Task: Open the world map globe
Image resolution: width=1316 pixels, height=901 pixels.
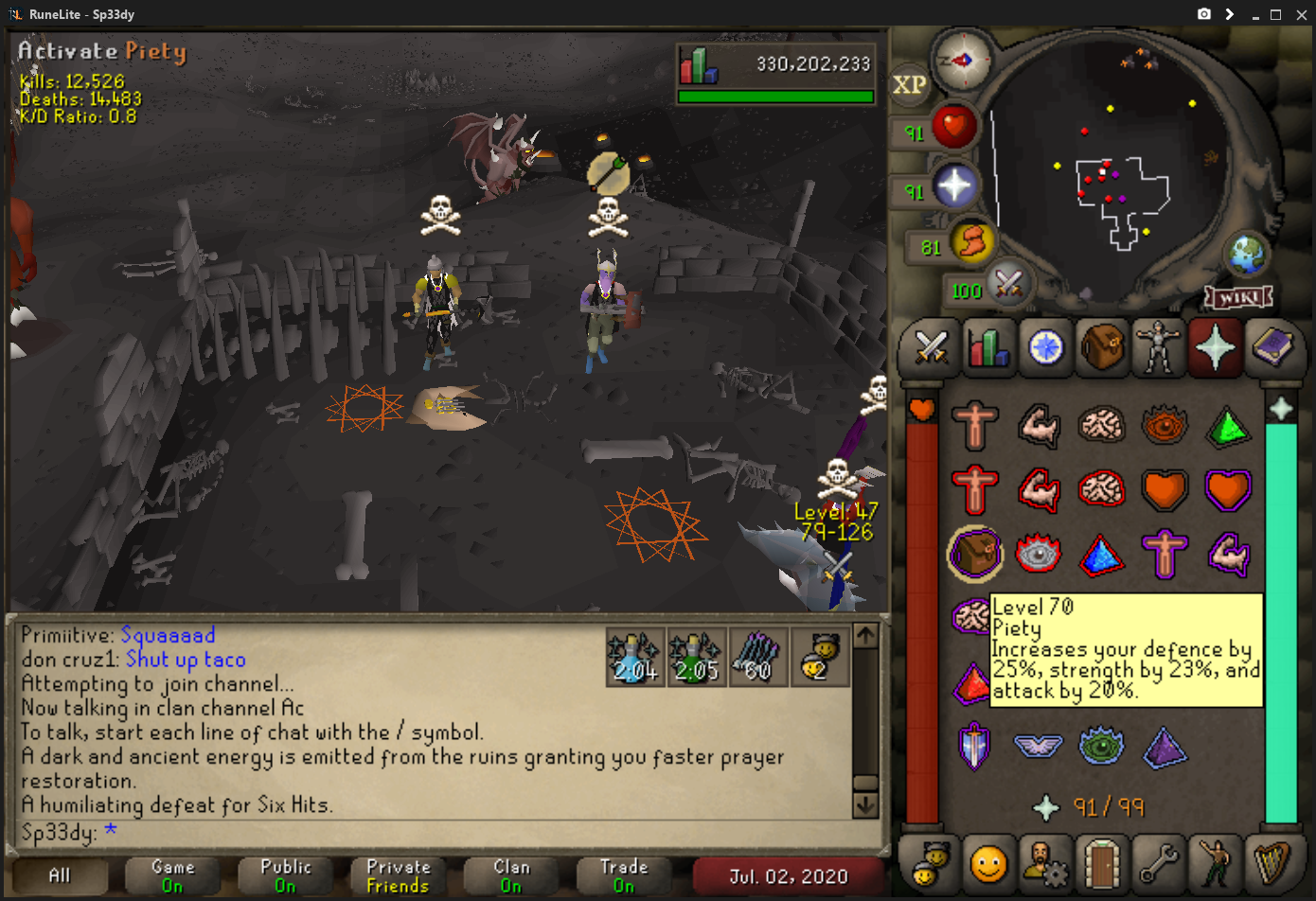Action: coord(1246,253)
